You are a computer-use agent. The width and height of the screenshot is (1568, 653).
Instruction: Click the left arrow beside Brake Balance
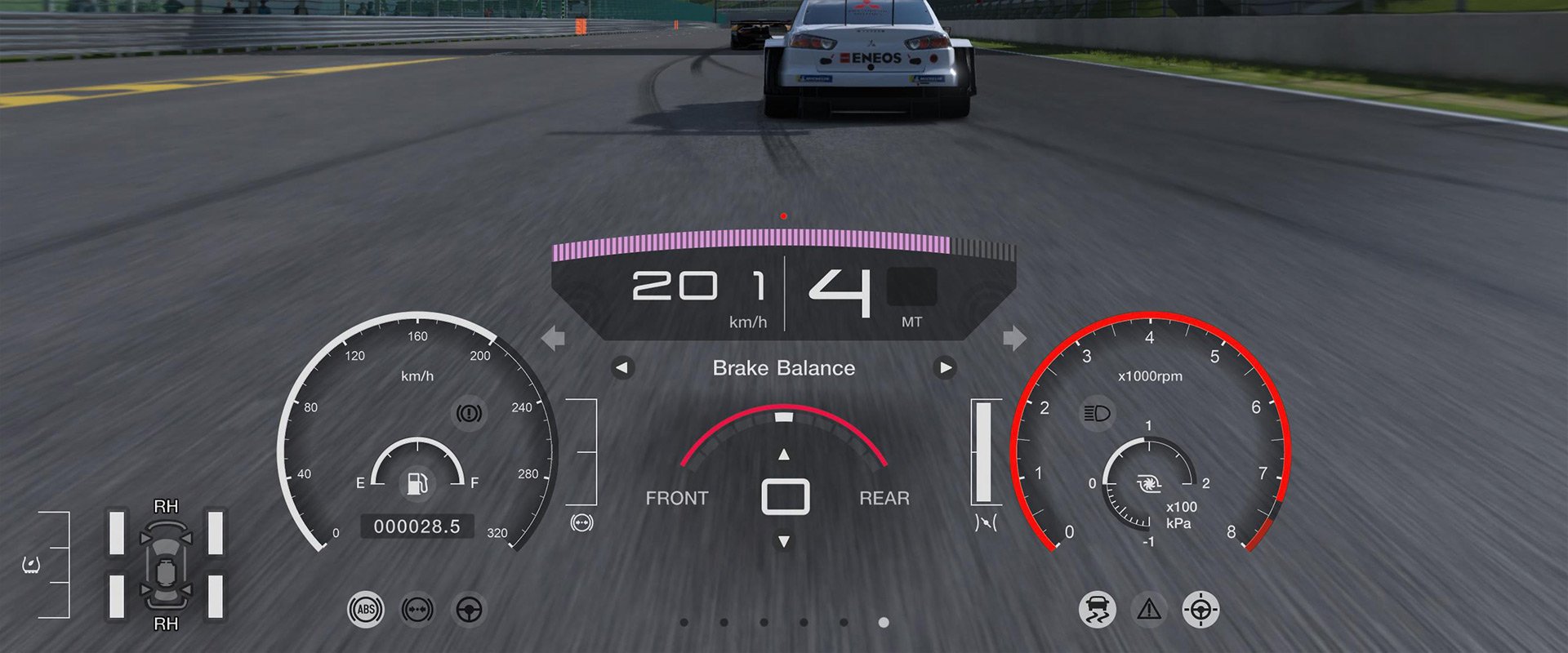(x=622, y=368)
